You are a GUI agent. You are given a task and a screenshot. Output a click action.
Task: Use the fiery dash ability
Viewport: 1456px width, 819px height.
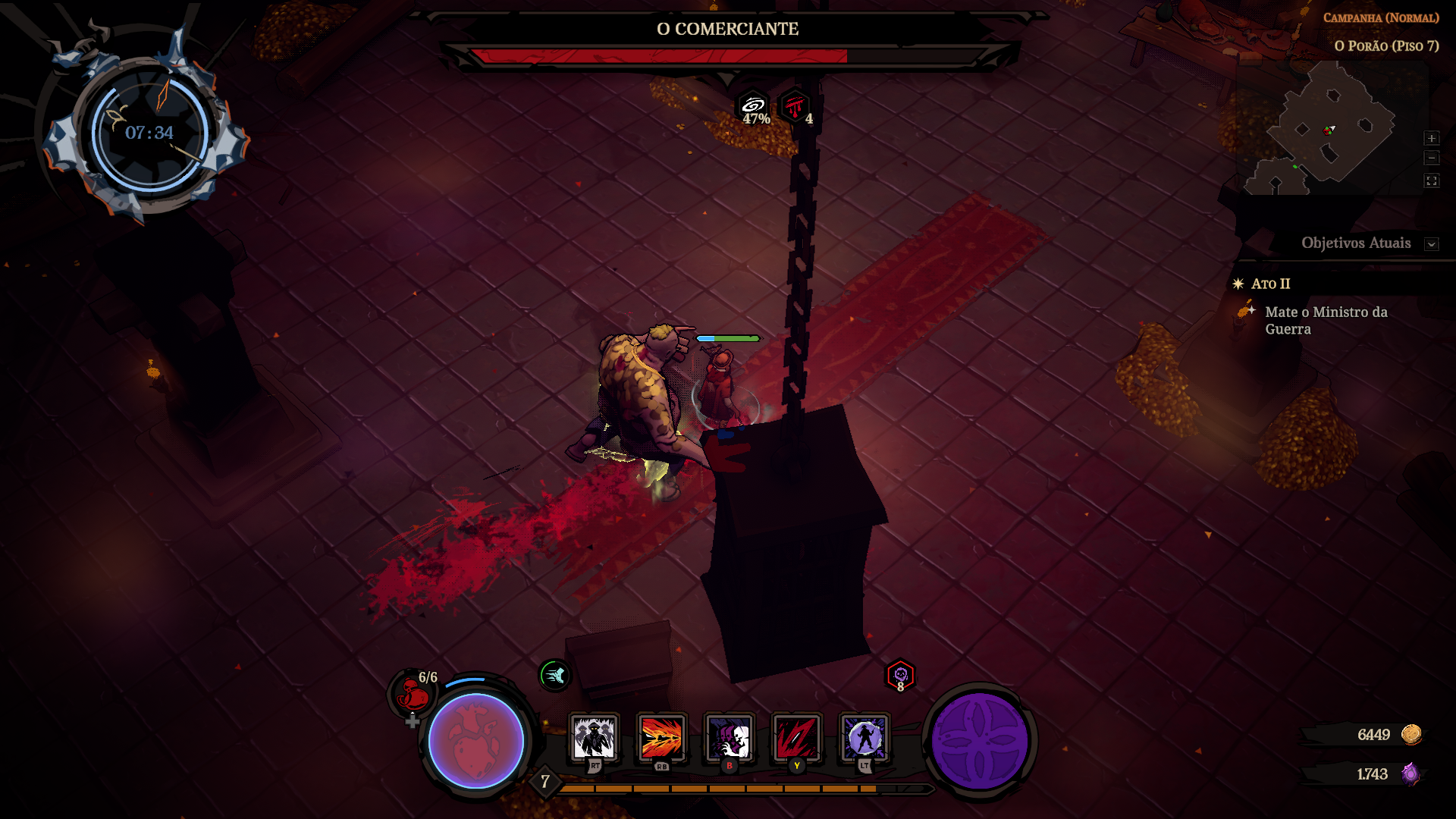click(x=661, y=737)
